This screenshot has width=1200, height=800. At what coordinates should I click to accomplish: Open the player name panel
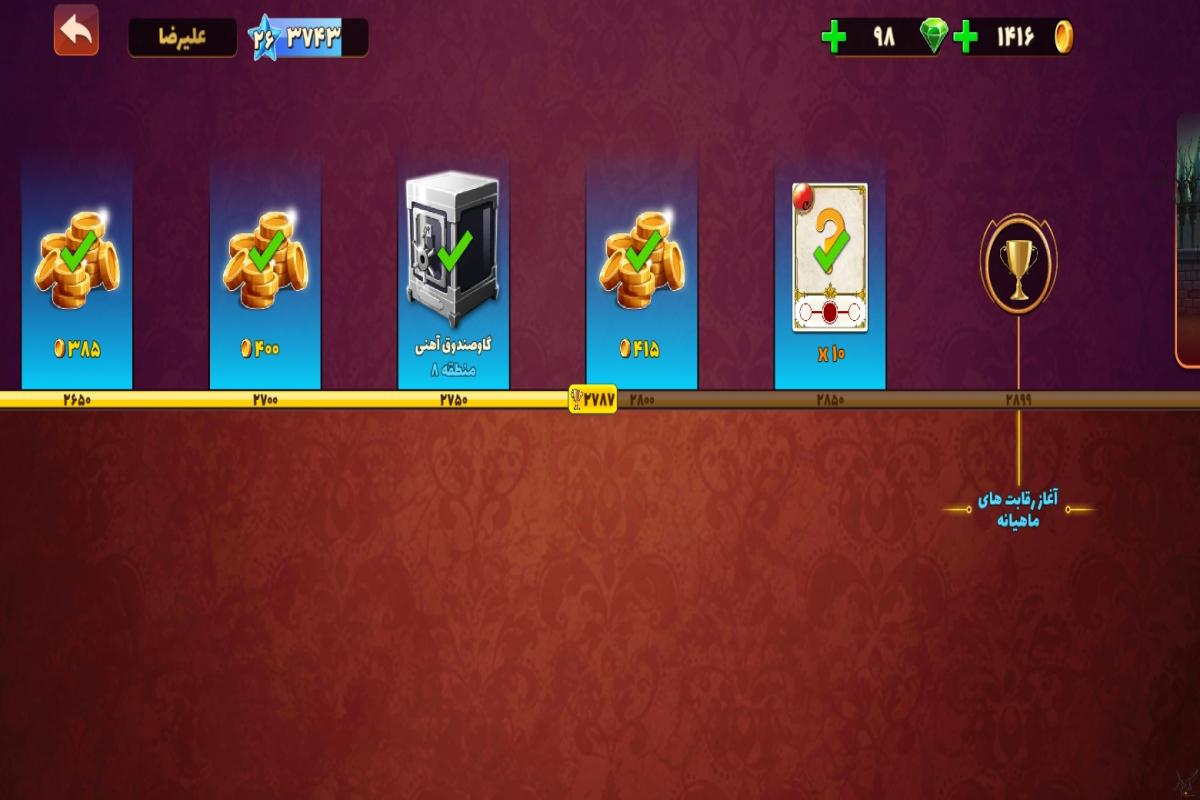[182, 38]
